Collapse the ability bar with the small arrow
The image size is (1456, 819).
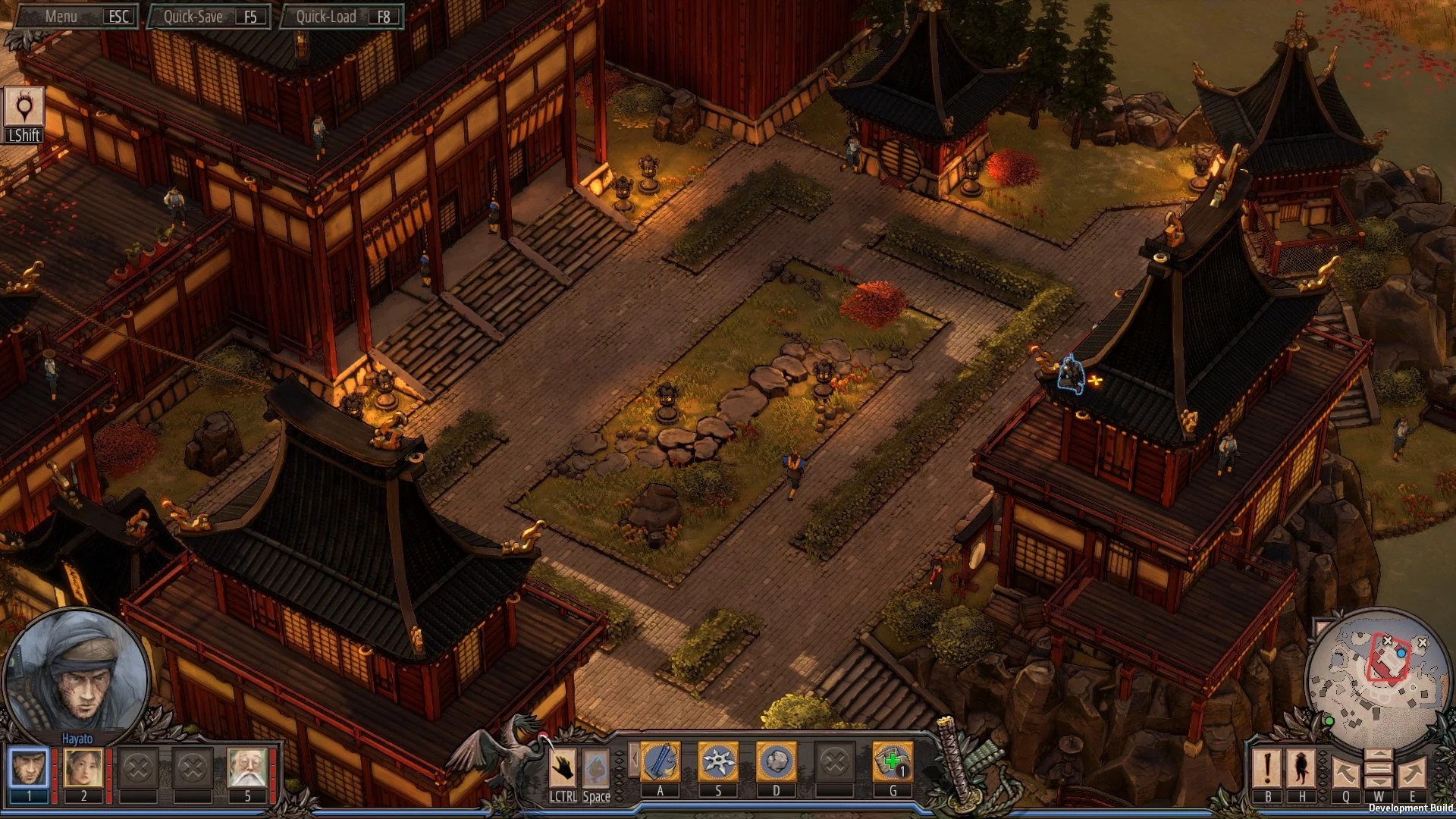click(x=633, y=760)
